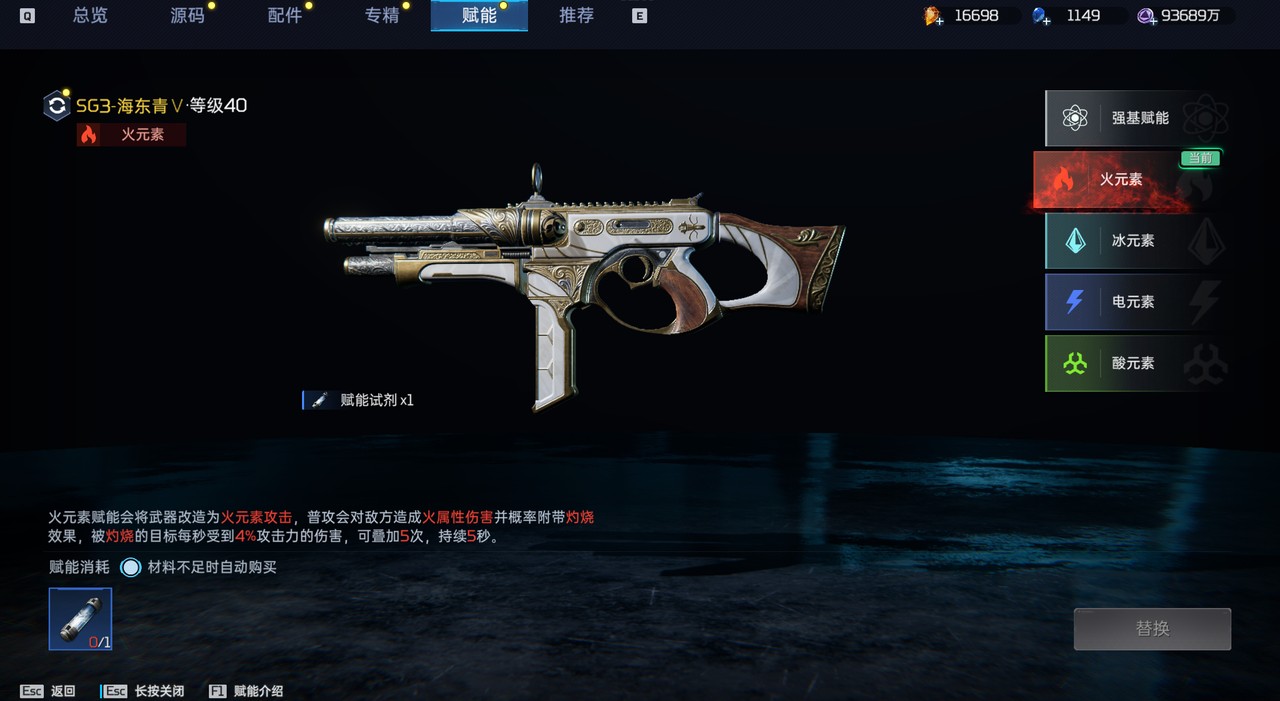Add more gold currency
Screen dimensions: 1280x701
point(933,16)
